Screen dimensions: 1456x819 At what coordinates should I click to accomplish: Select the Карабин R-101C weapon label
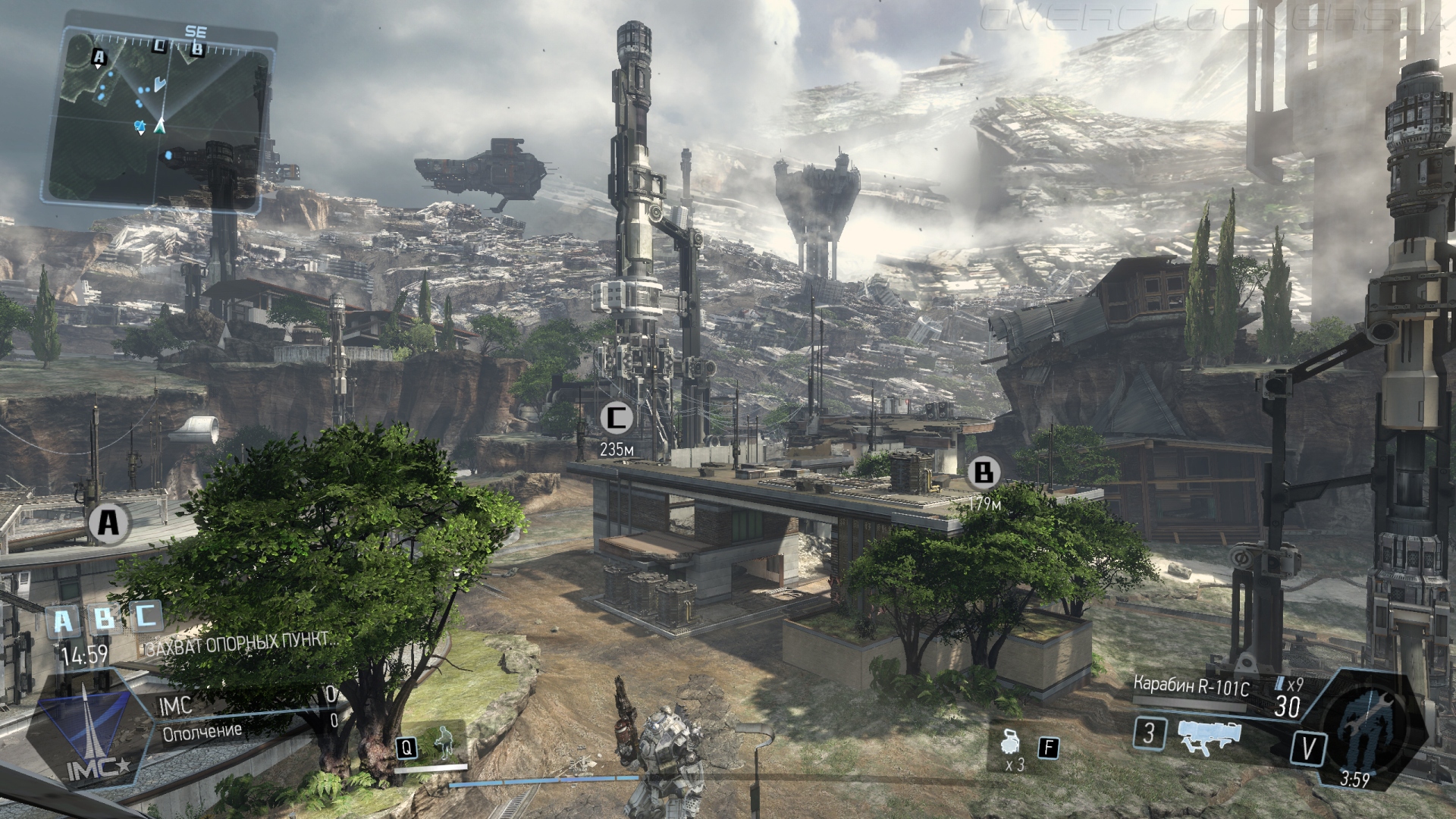point(1191,686)
